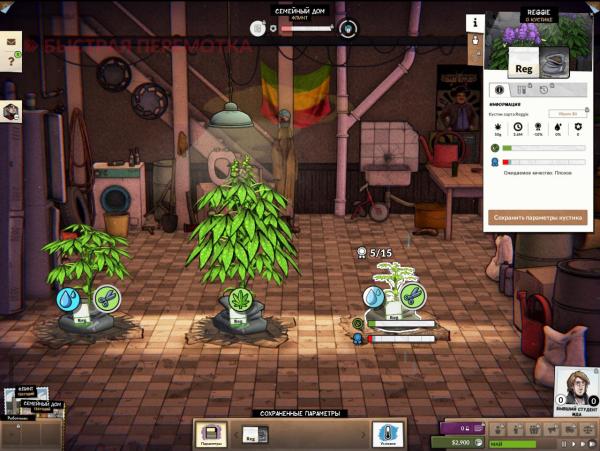This screenshot has height=451, width=600.
Task: Open the cube icon on left sidebar
Action: pyautogui.click(x=11, y=111)
